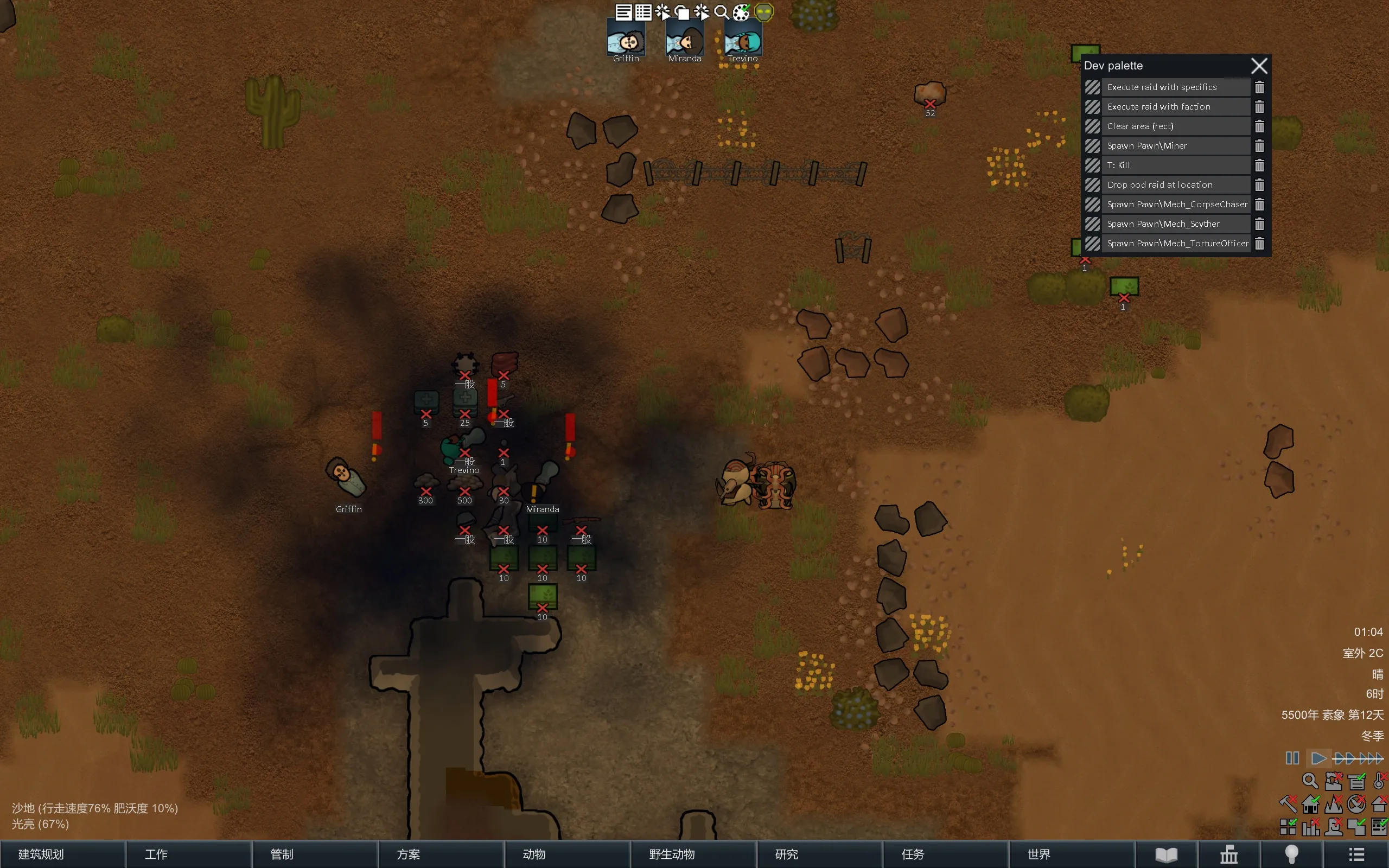Close the Dev palette window

1259,66
